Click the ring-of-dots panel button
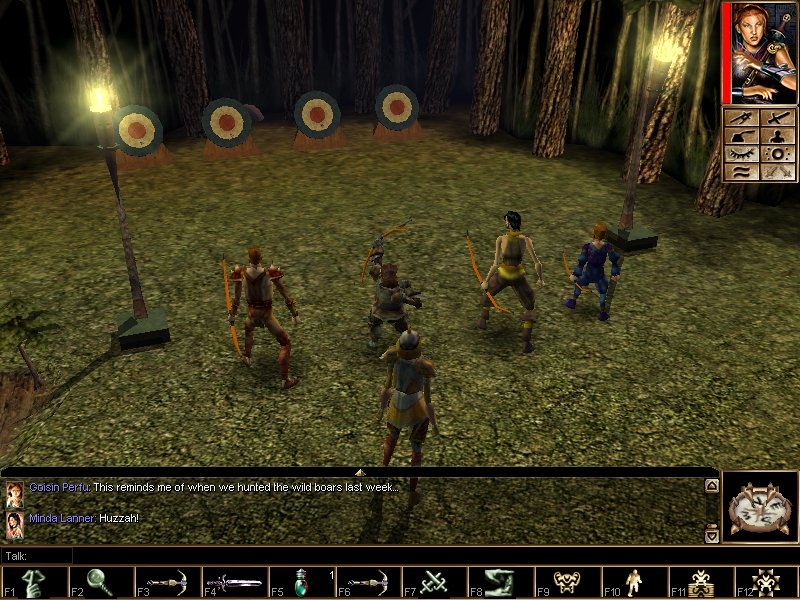The height and width of the screenshot is (600, 800). pyautogui.click(x=776, y=154)
